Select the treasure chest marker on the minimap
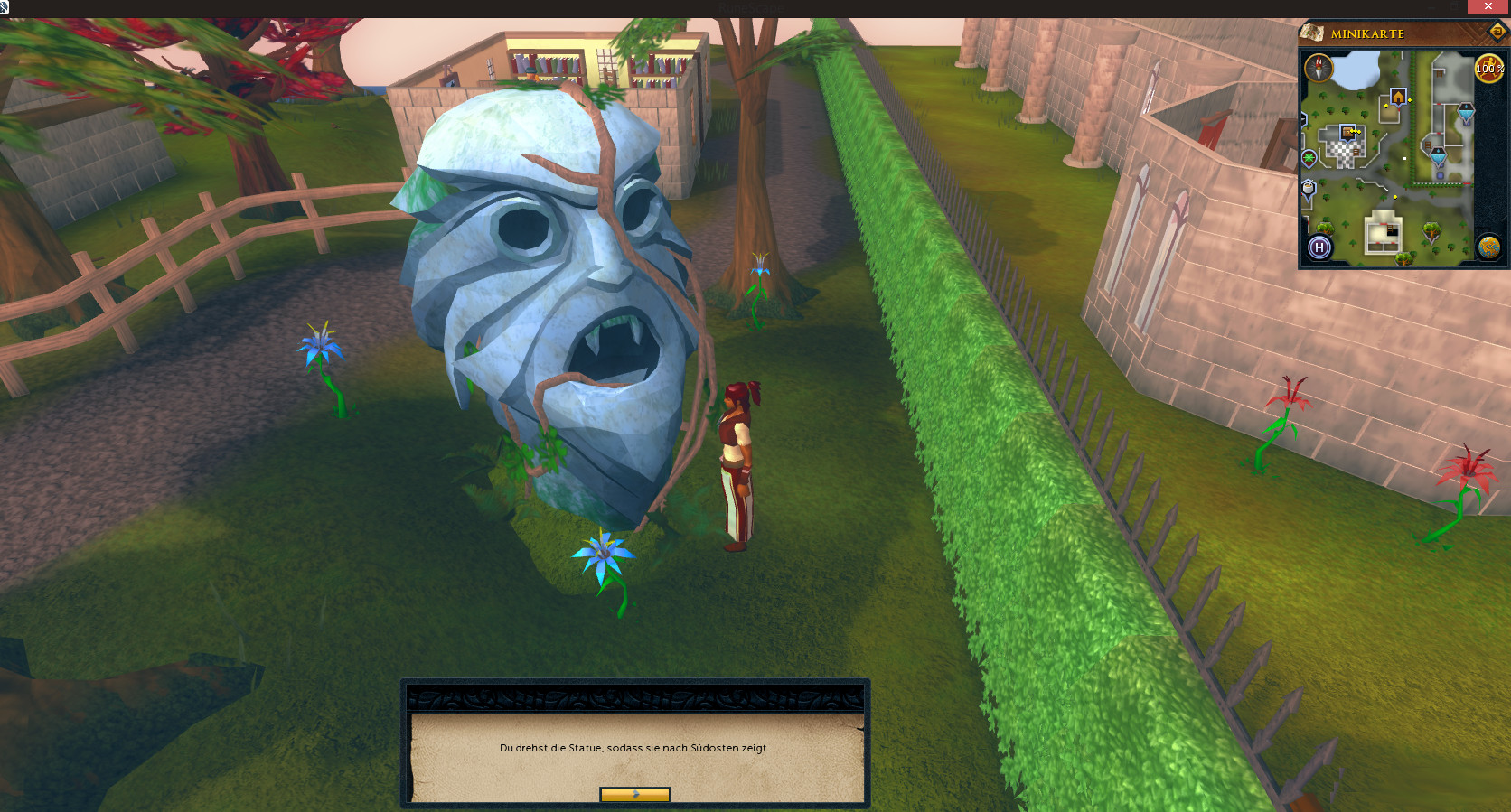The height and width of the screenshot is (812, 1511). click(x=1348, y=132)
